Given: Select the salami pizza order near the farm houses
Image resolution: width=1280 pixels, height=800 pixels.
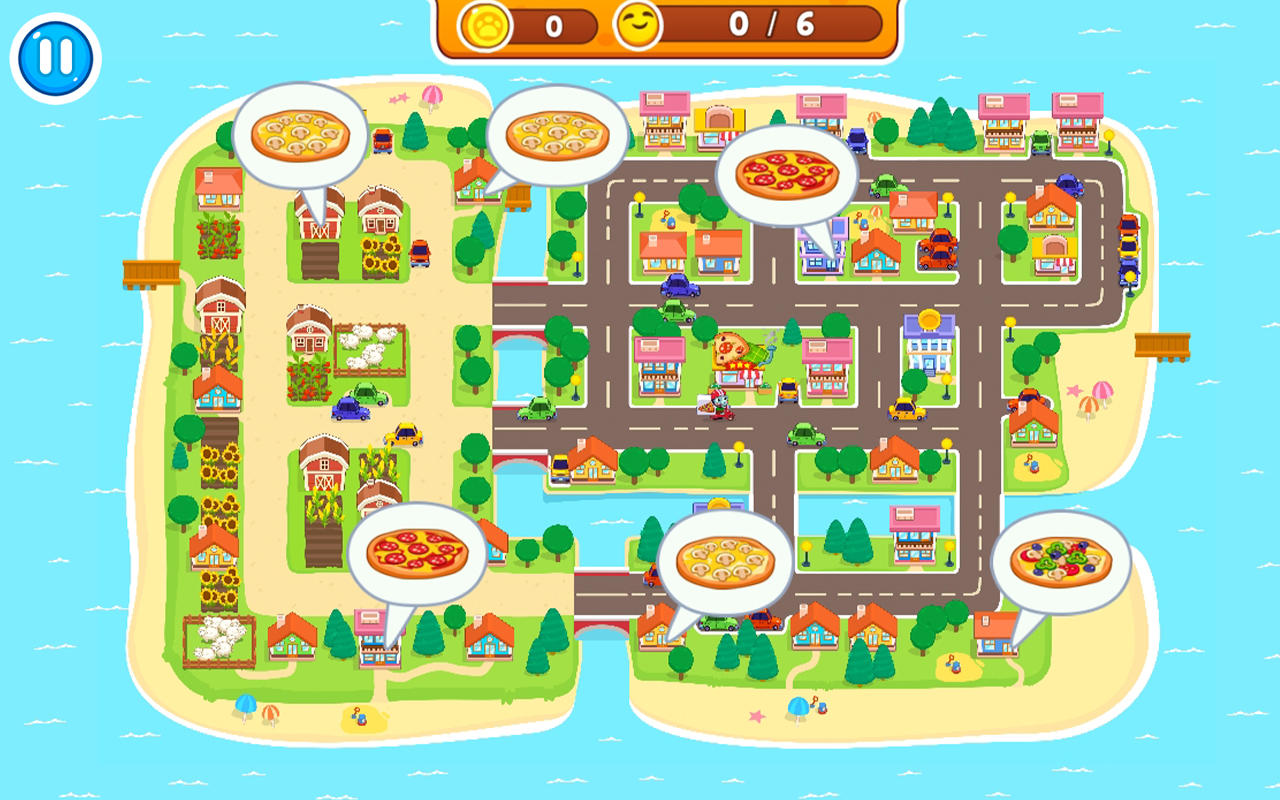Looking at the screenshot, I should pos(419,551).
